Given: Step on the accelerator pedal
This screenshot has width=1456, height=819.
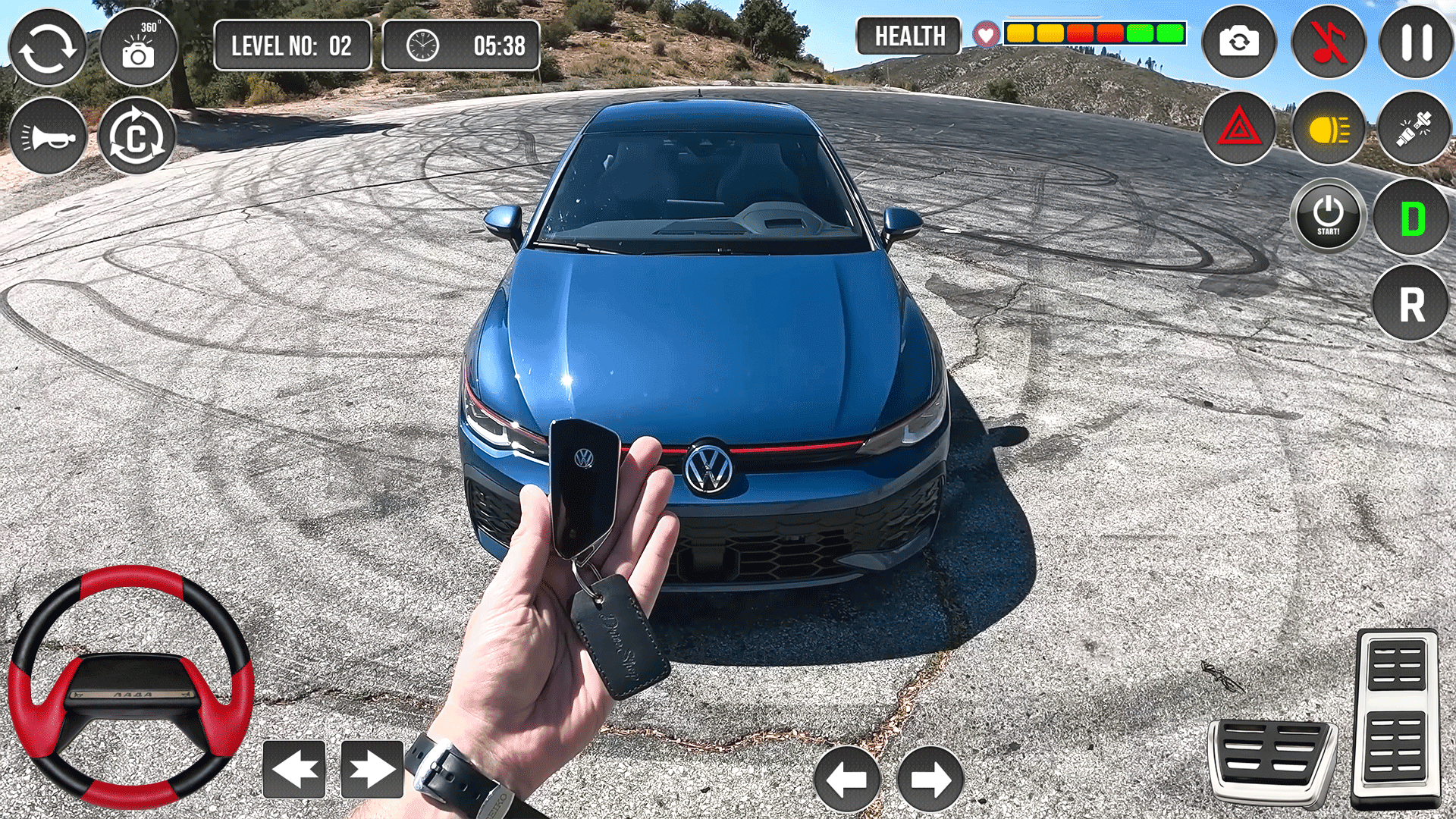Looking at the screenshot, I should coord(1395,717).
